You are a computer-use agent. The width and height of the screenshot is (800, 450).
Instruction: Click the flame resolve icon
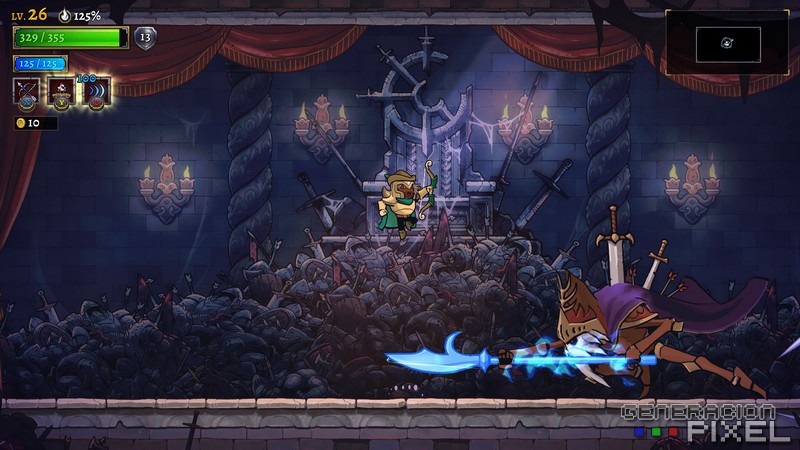(x=66, y=16)
